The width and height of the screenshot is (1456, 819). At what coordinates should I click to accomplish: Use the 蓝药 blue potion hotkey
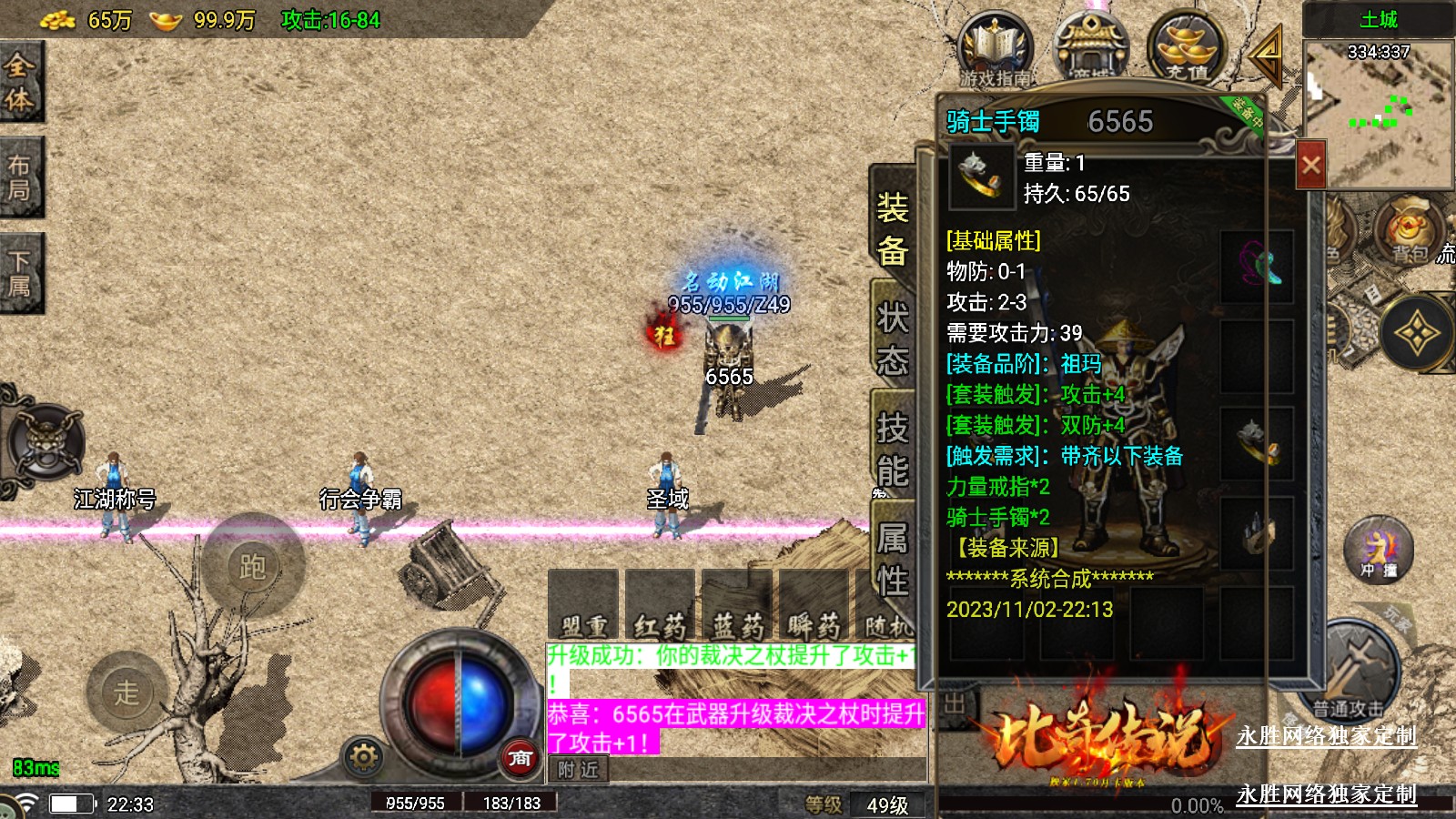tap(737, 605)
